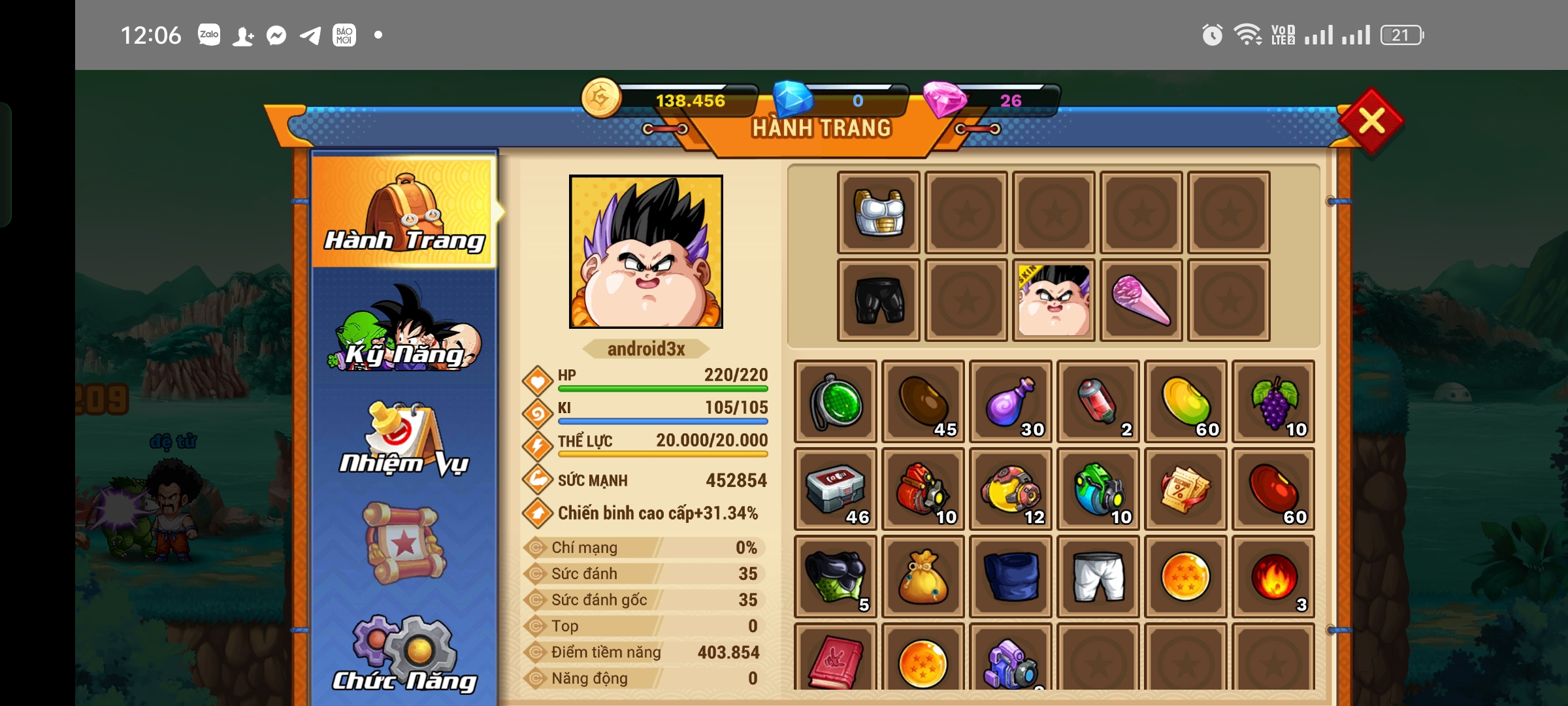Select the red book item

tap(836, 659)
